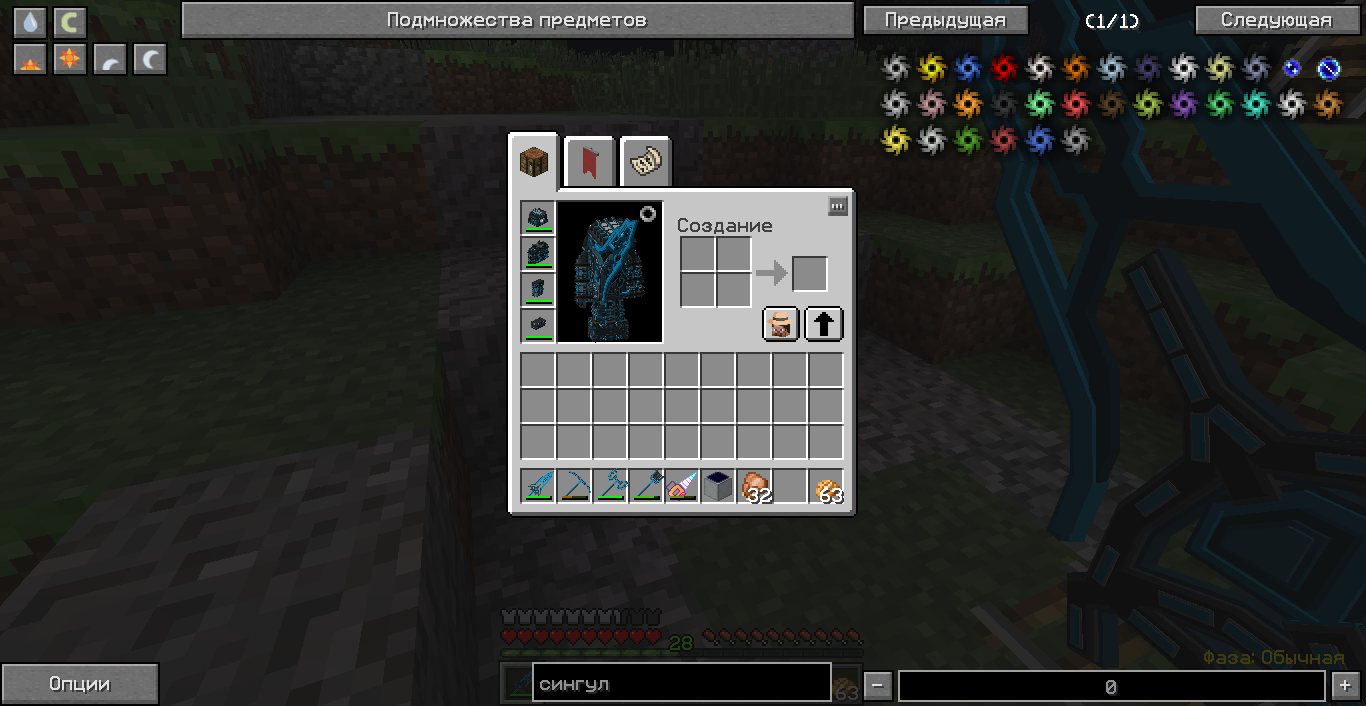Image resolution: width=1366 pixels, height=706 pixels.
Task: Decrease item quantity with minus button
Action: pyautogui.click(x=877, y=686)
